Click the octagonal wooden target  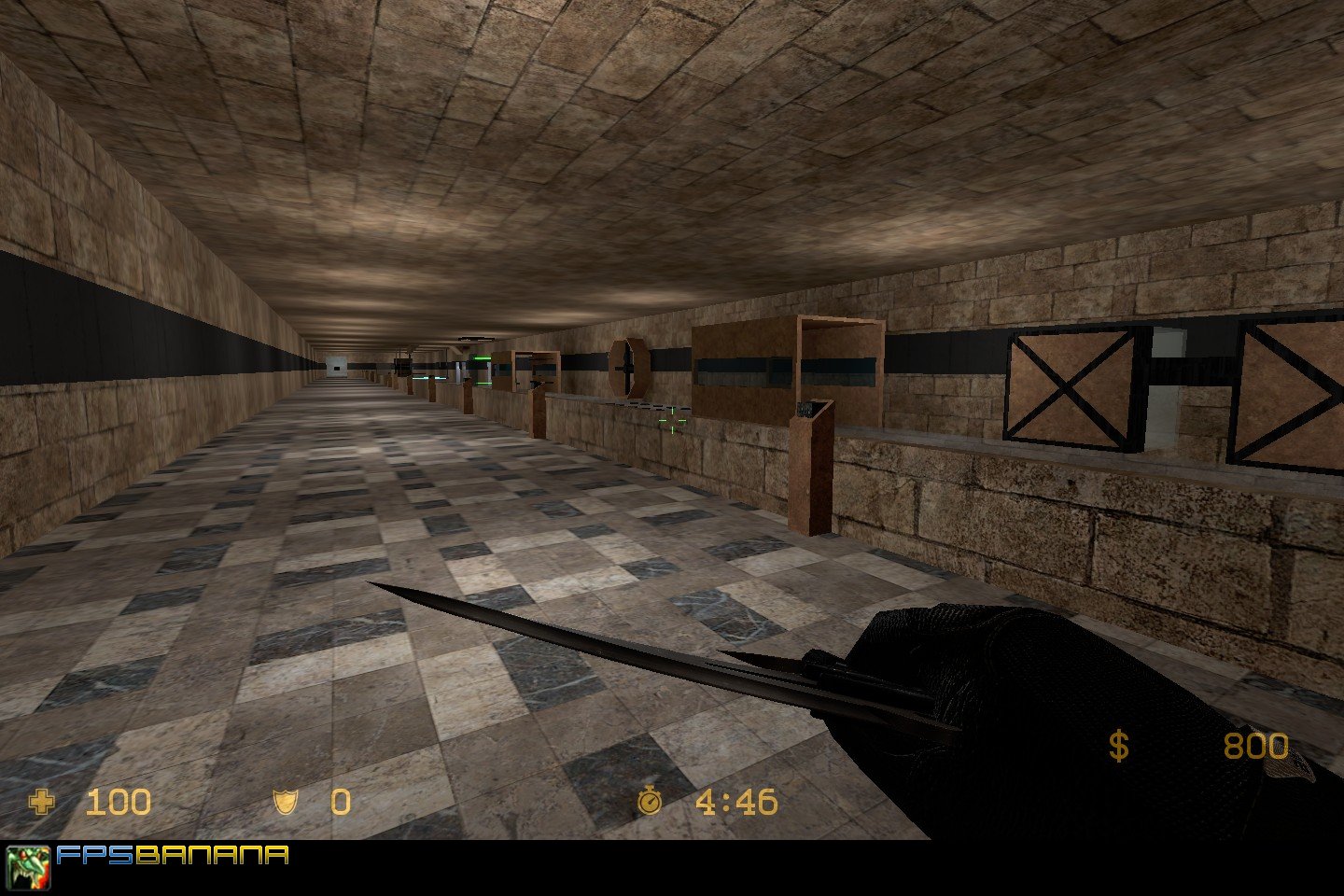coord(628,366)
